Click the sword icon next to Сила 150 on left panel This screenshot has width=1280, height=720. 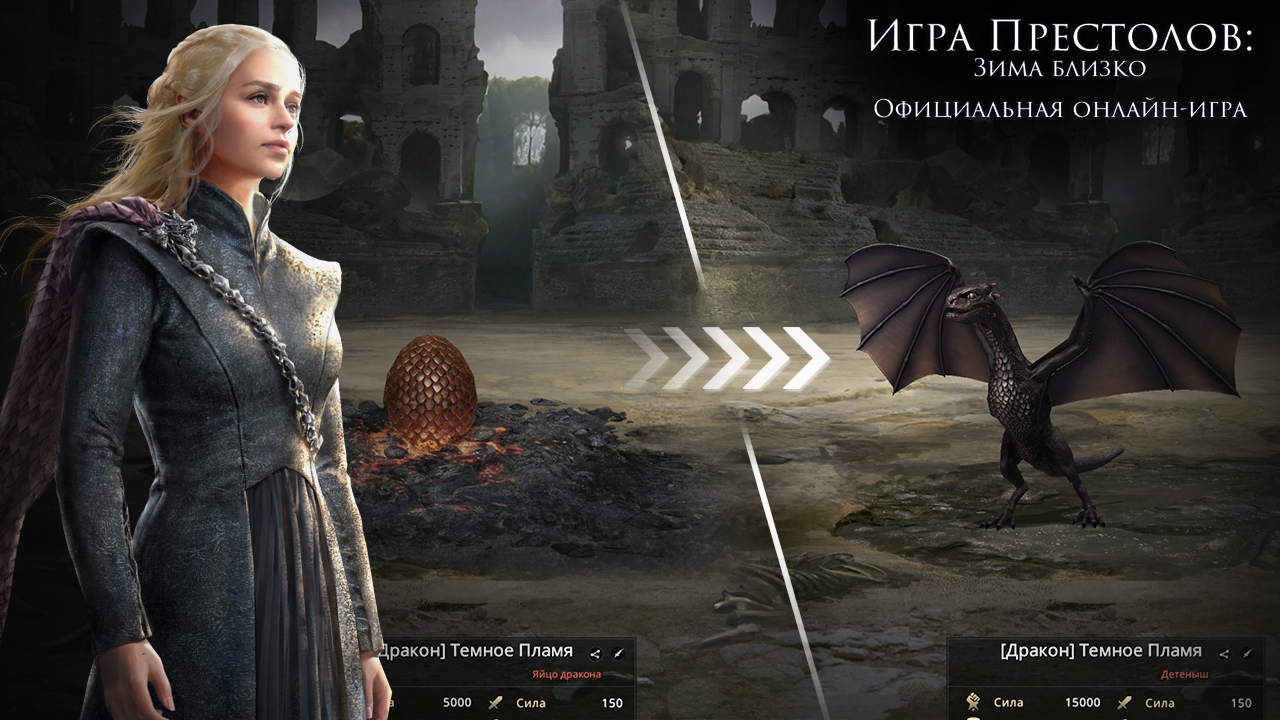(x=497, y=703)
